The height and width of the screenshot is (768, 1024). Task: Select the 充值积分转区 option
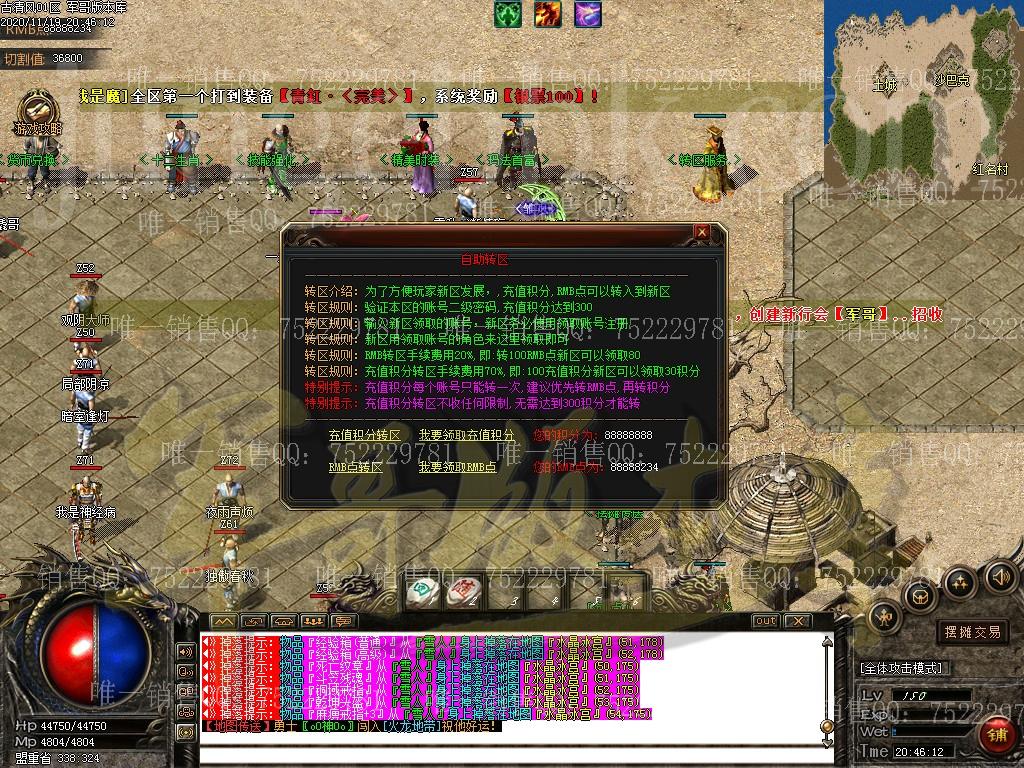pos(364,436)
